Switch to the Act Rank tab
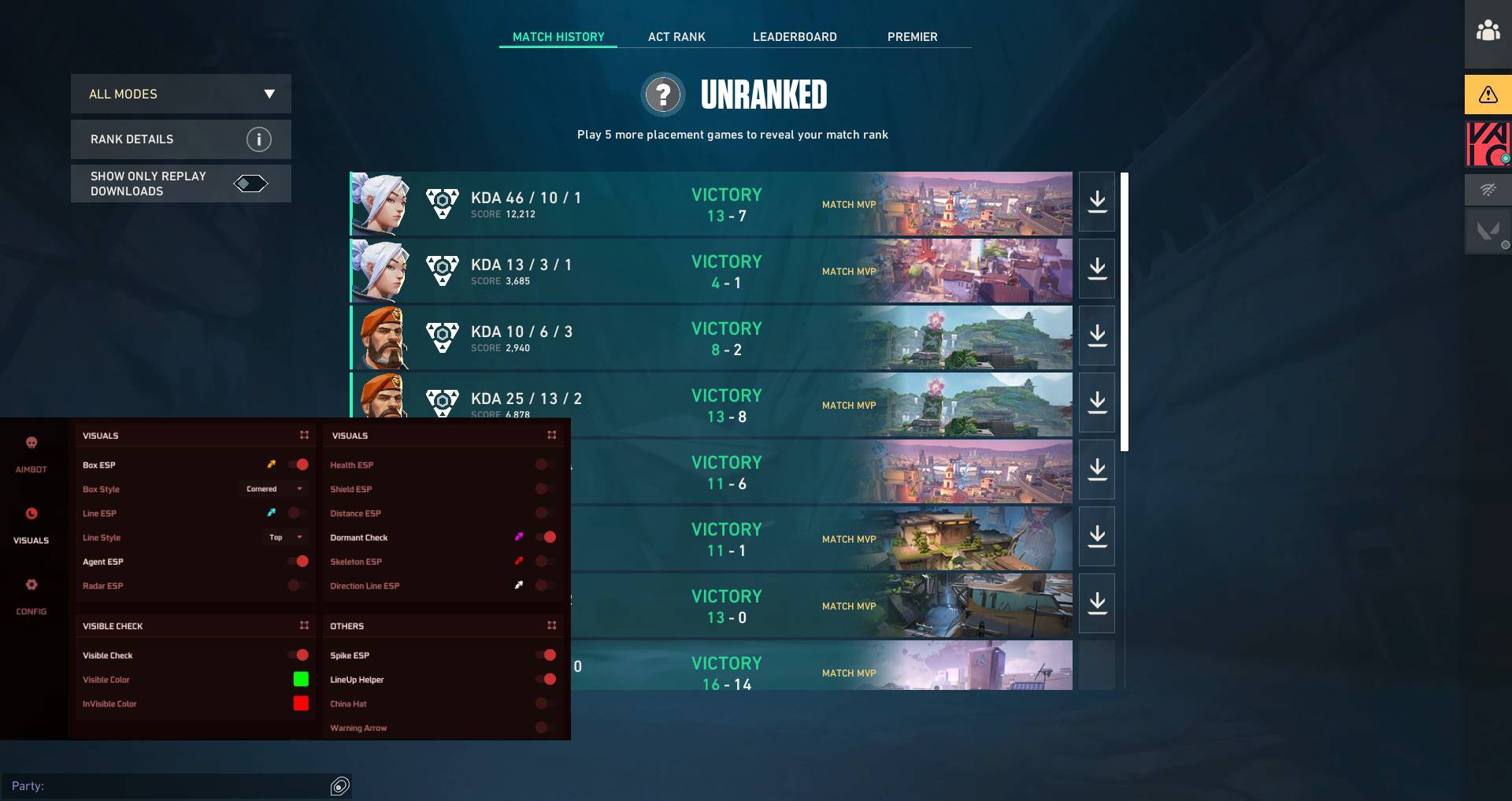This screenshot has height=801, width=1512. (x=676, y=37)
